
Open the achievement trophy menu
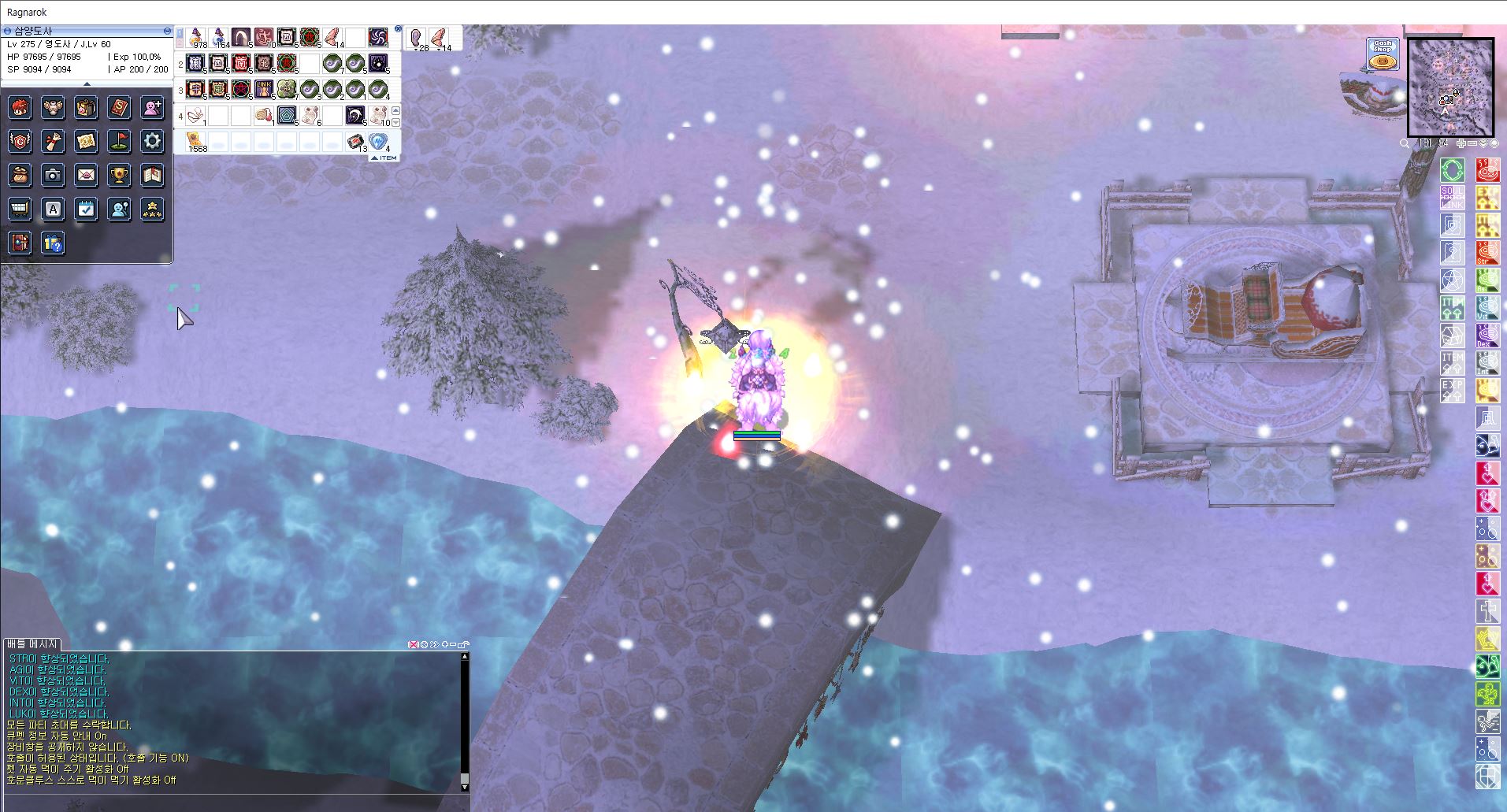[119, 175]
